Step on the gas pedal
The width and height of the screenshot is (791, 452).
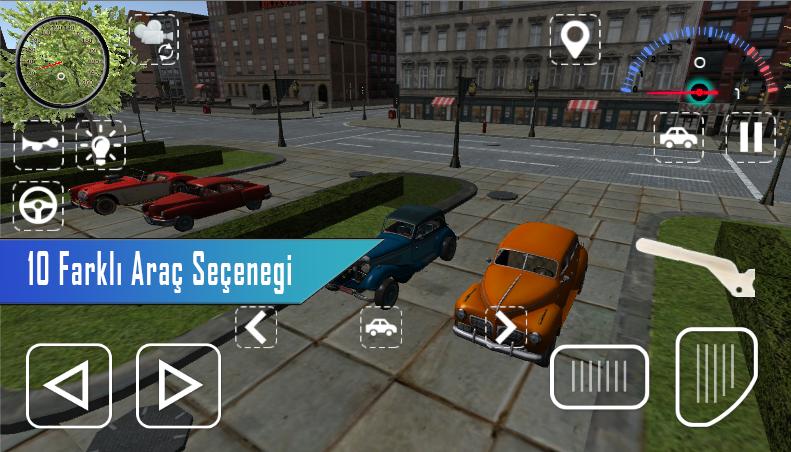click(x=716, y=375)
